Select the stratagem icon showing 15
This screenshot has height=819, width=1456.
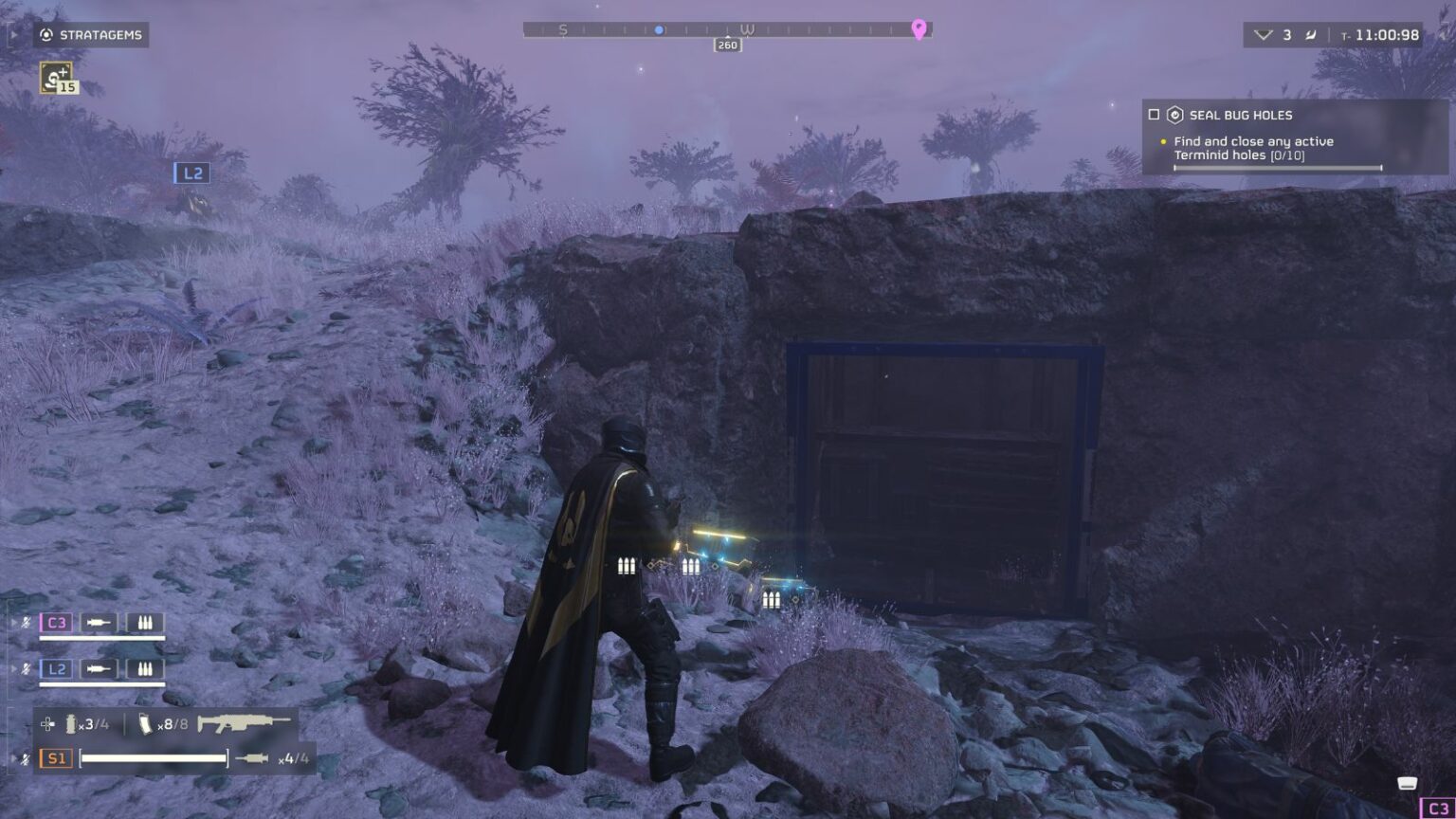pos(57,77)
